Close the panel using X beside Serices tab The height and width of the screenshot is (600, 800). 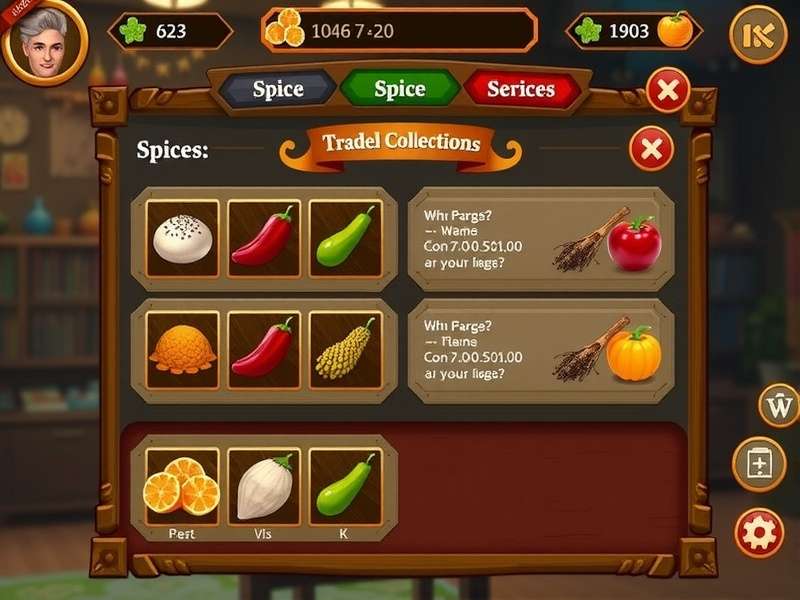click(668, 92)
